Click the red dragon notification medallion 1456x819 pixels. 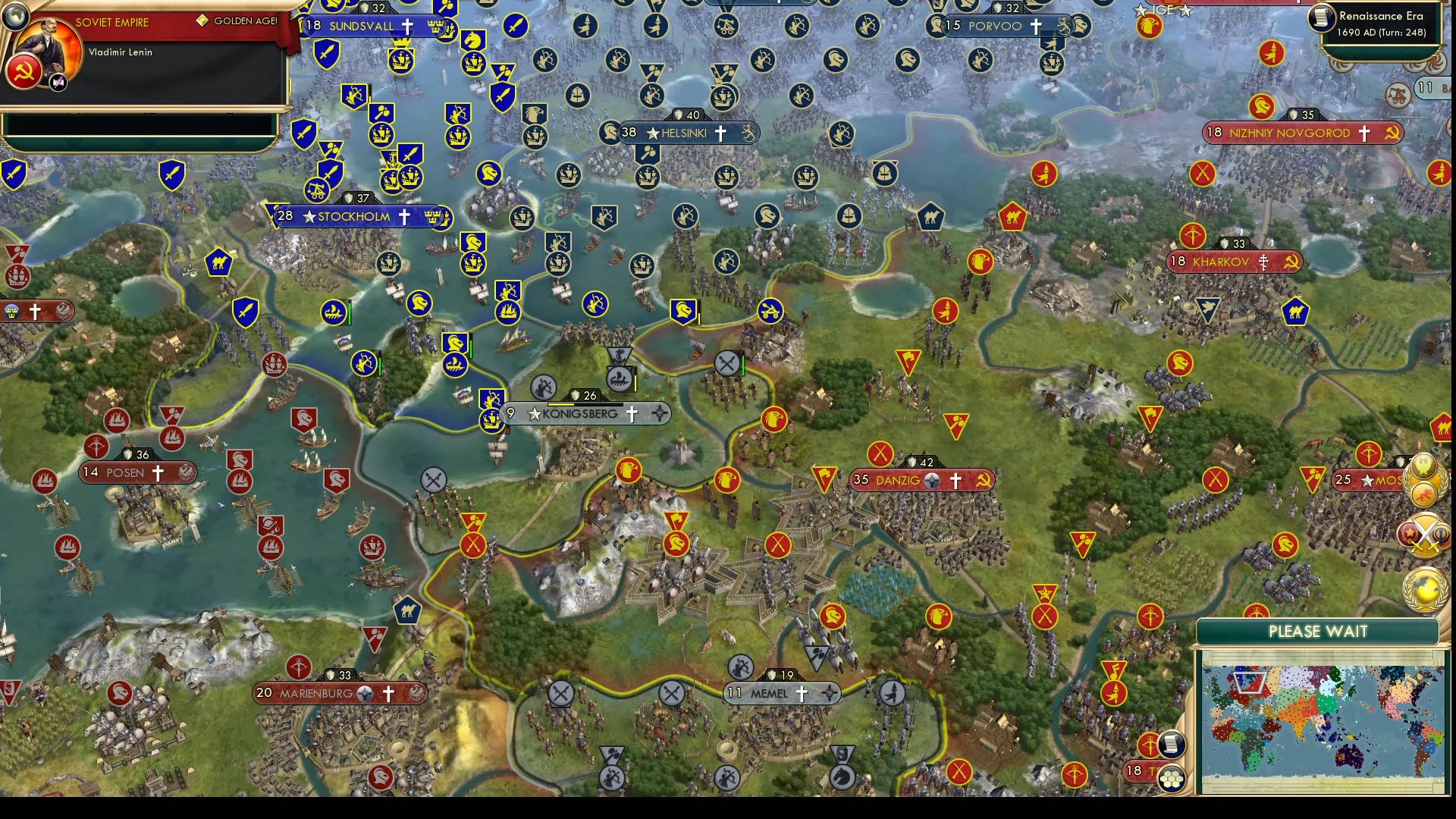[x=1423, y=494]
